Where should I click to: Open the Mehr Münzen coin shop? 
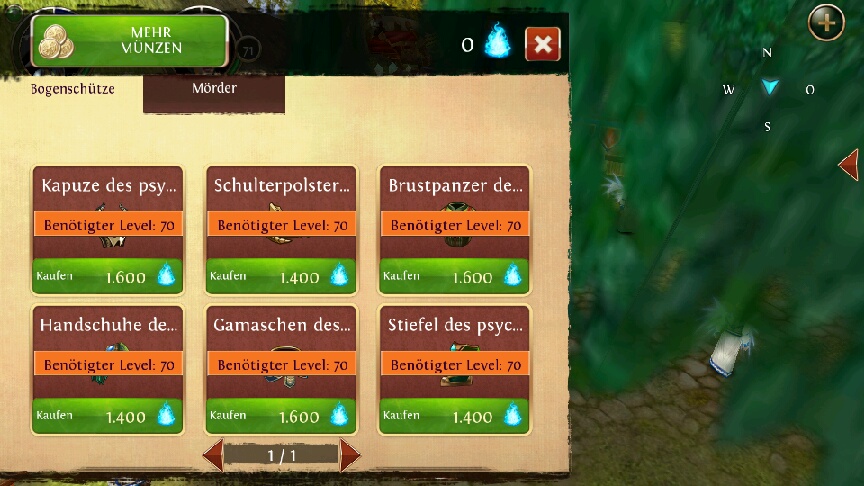tap(130, 40)
